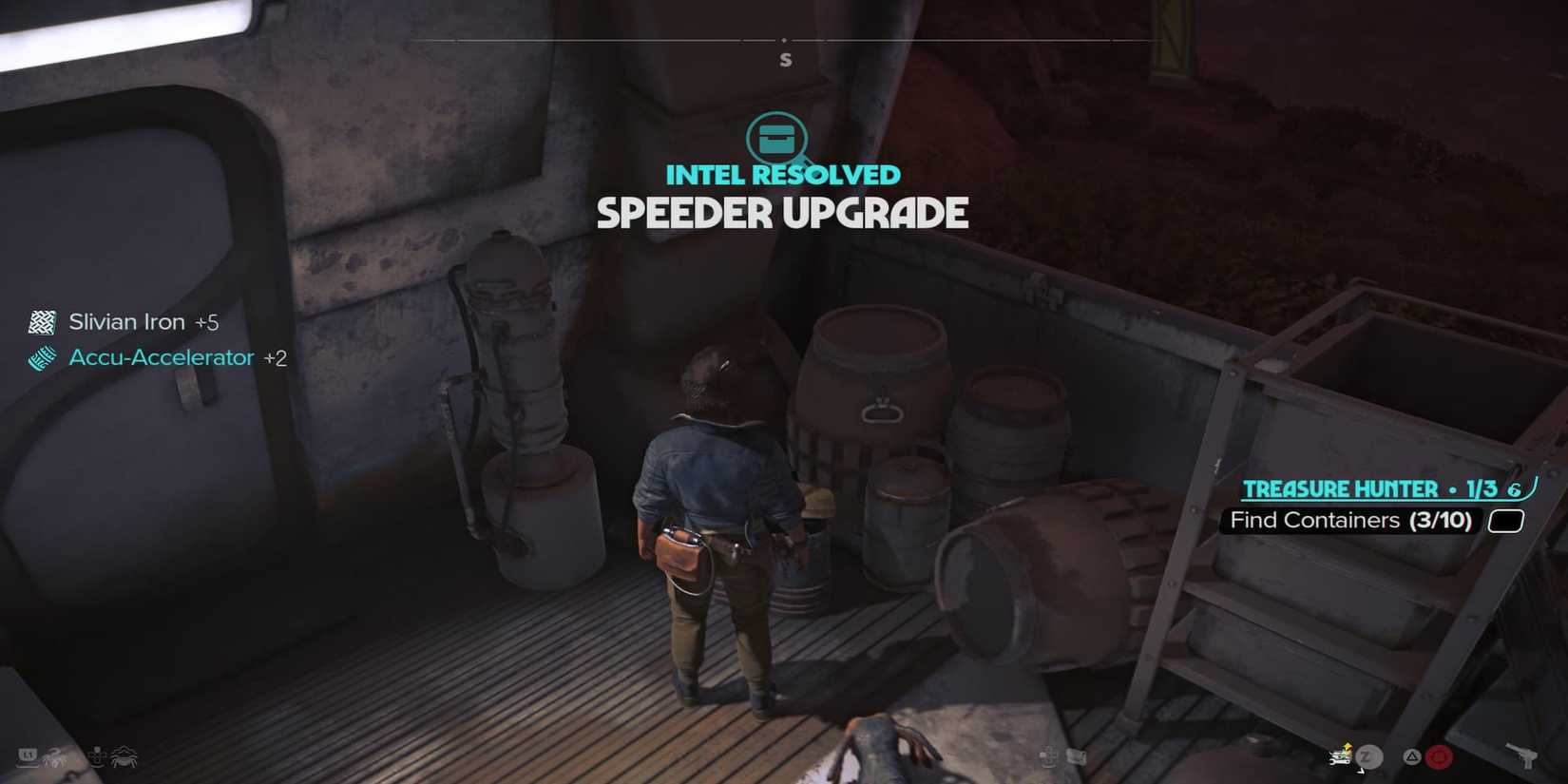Click the crouch stance controller icon
The width and height of the screenshot is (1568, 784).
[x=95, y=757]
